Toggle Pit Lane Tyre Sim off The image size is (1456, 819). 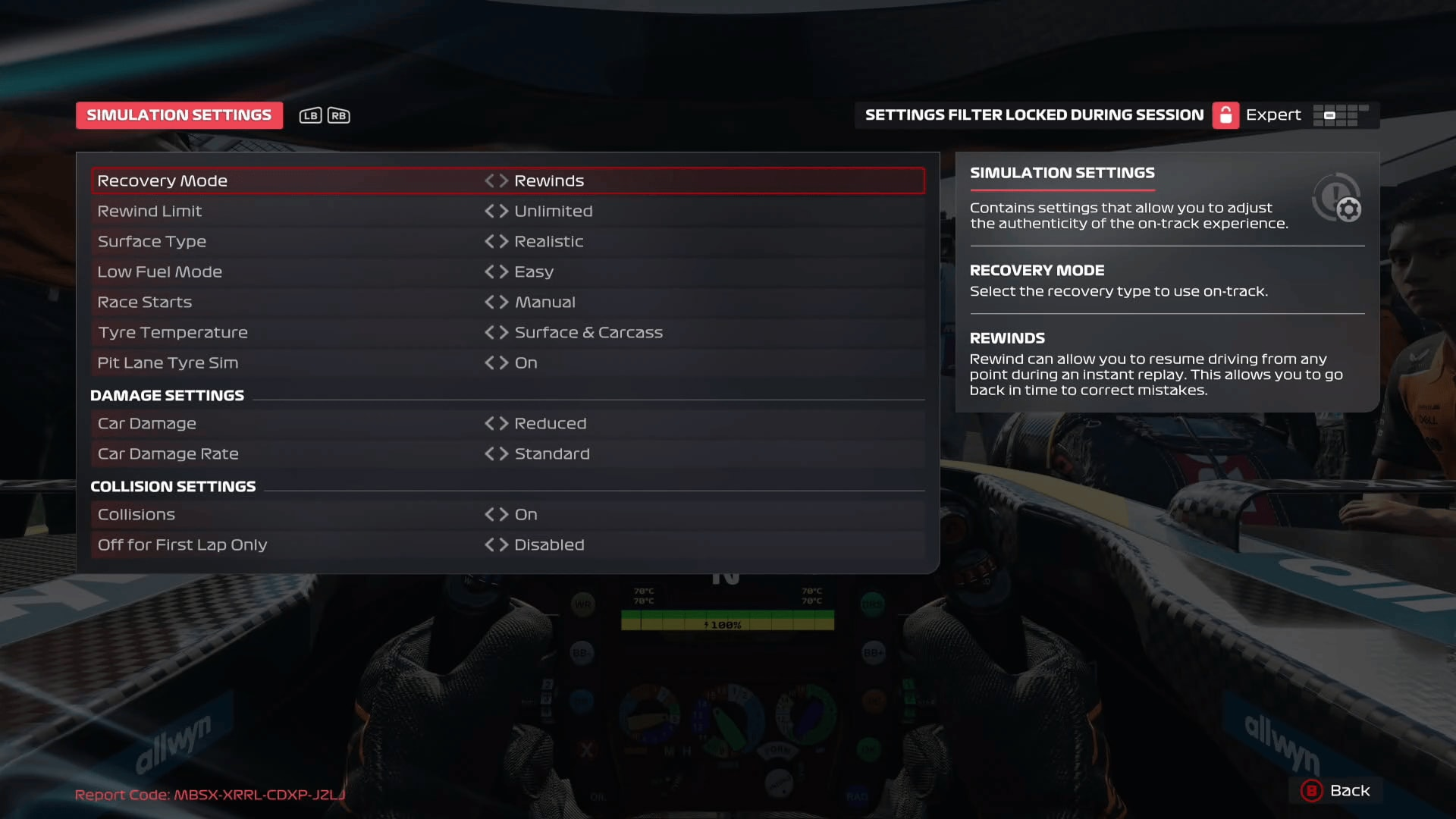[504, 362]
